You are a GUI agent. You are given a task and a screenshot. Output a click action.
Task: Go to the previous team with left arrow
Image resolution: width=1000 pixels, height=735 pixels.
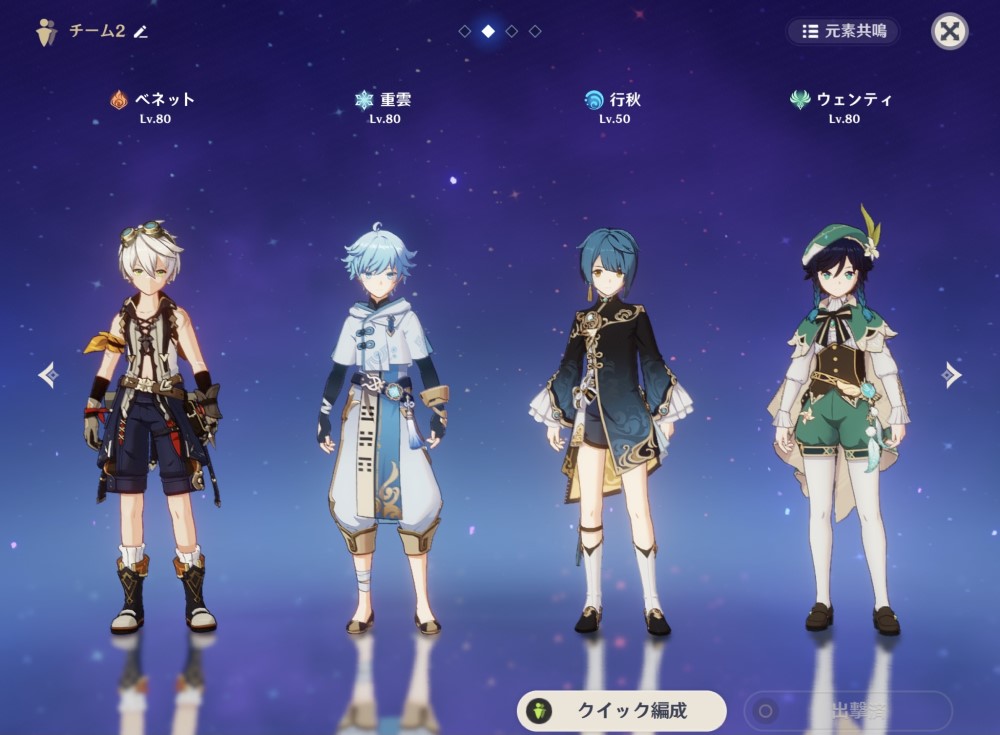point(48,375)
